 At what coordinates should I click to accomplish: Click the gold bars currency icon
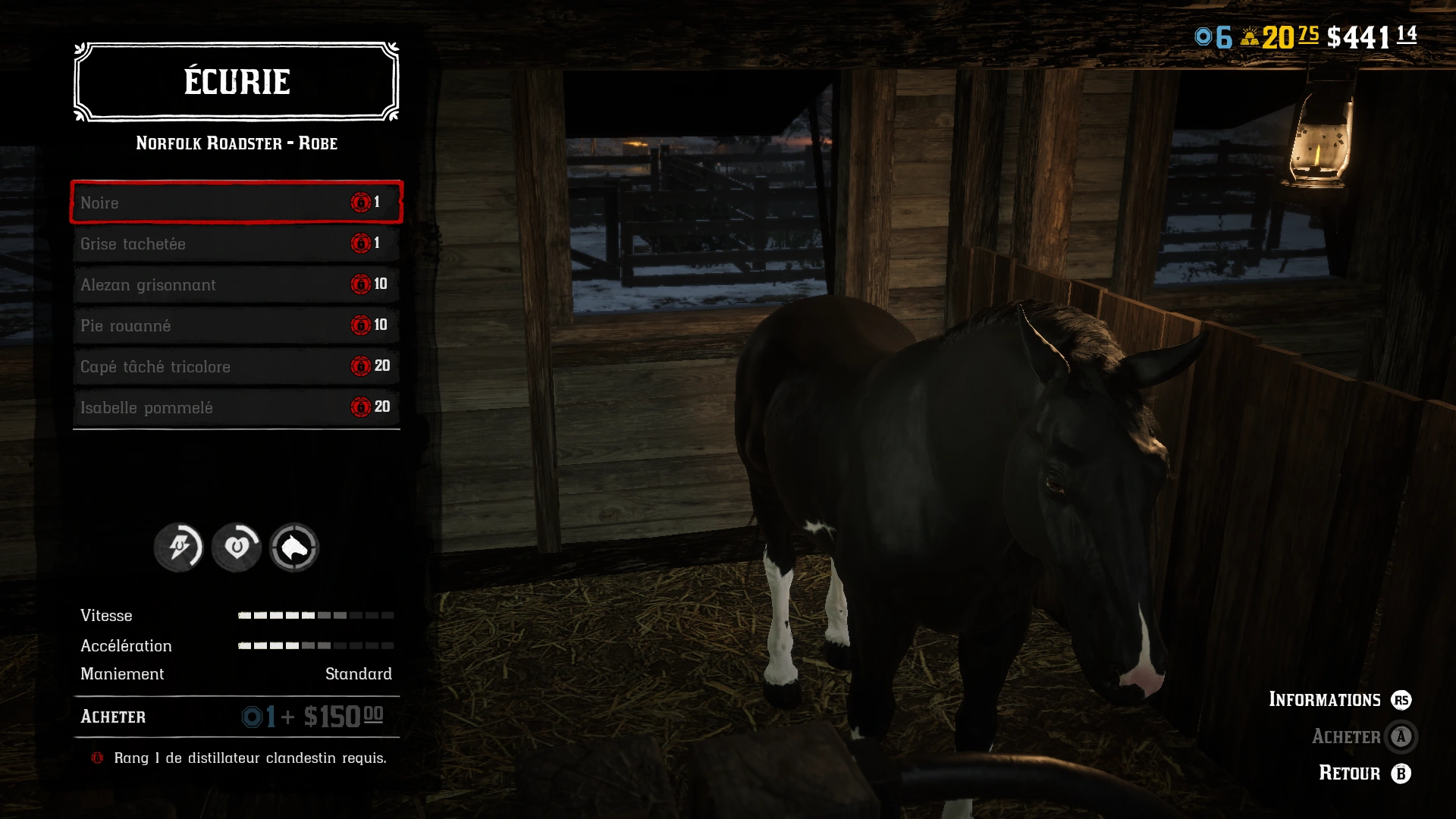tap(1248, 34)
